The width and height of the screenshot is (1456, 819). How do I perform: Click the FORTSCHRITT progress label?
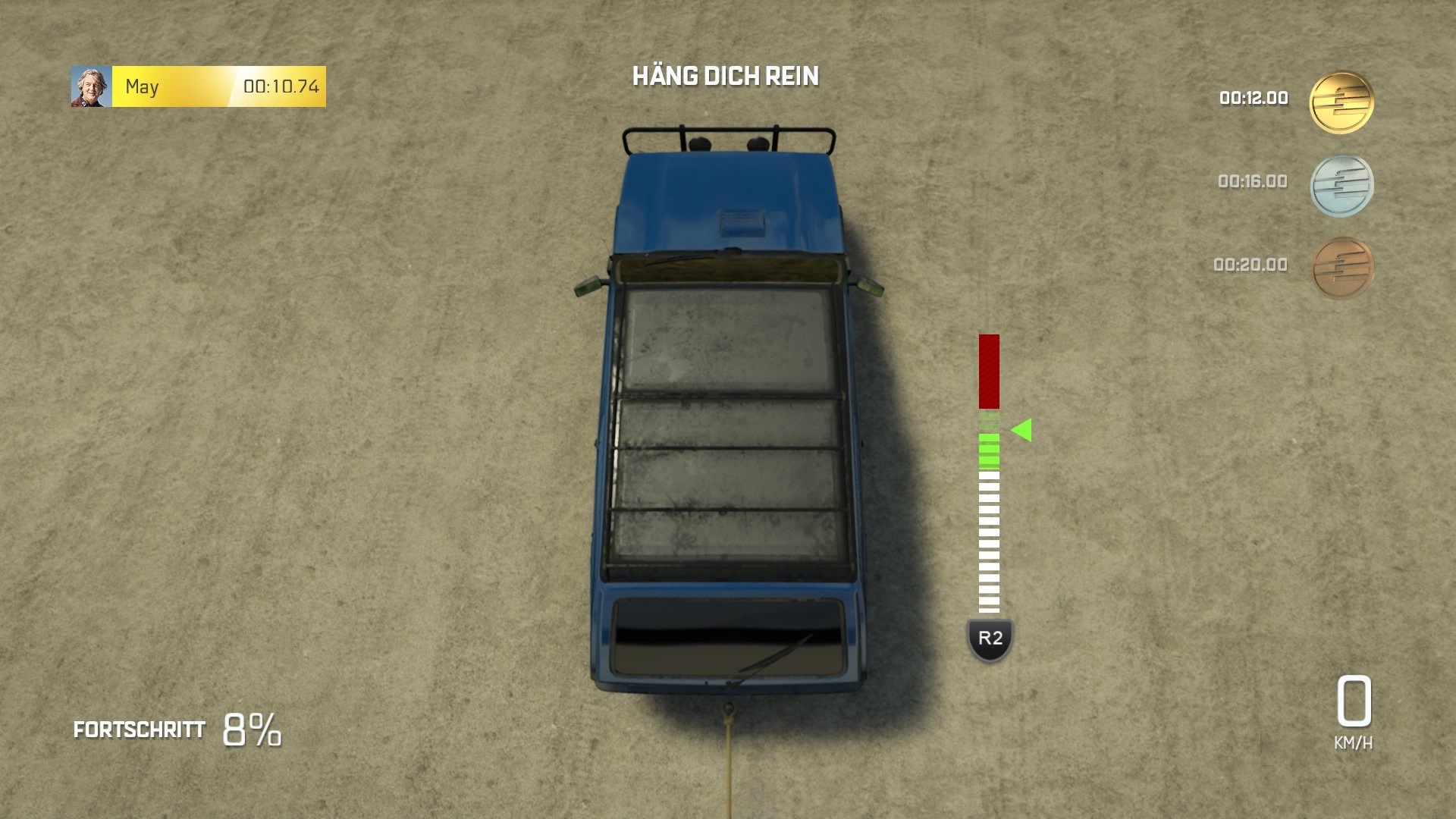pyautogui.click(x=139, y=730)
